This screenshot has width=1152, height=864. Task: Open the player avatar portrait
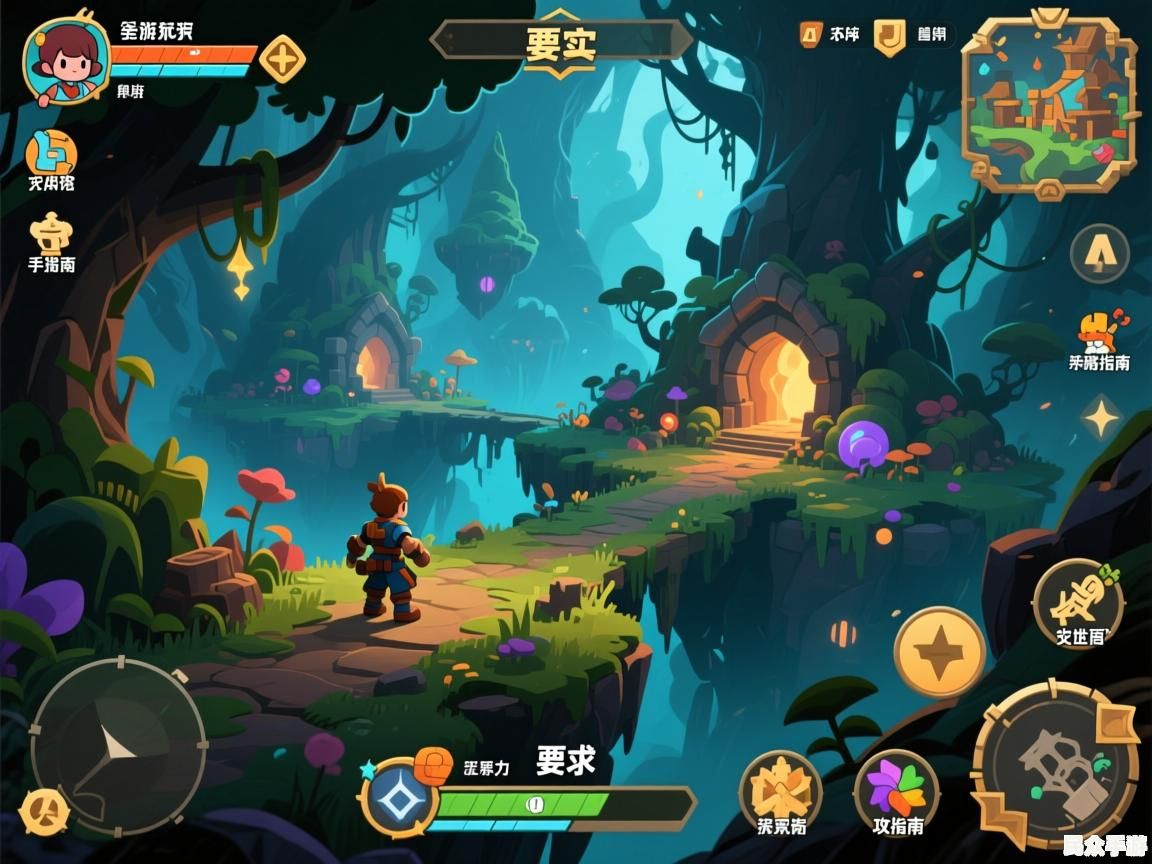point(66,58)
